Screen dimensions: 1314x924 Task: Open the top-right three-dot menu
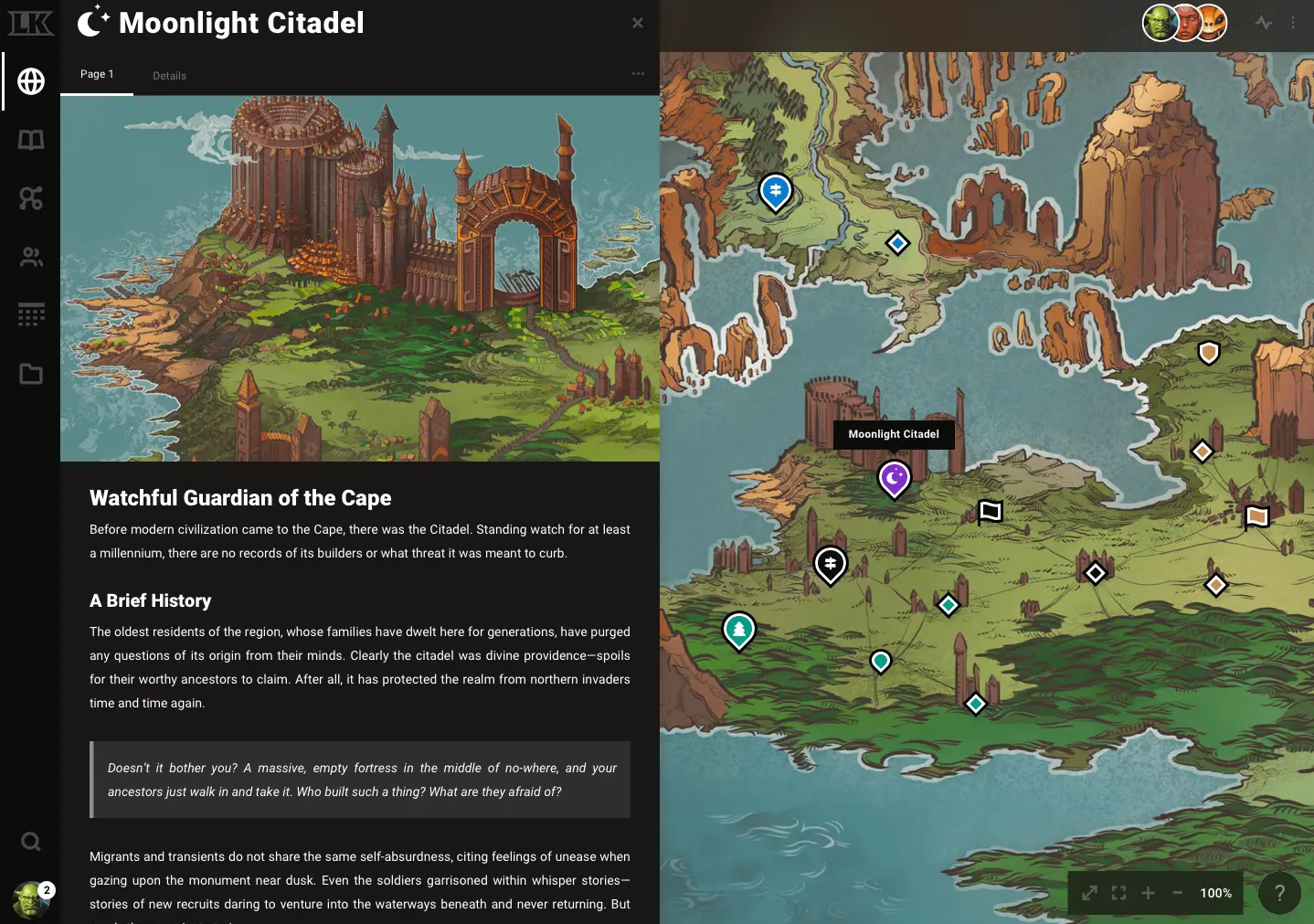click(x=1293, y=23)
